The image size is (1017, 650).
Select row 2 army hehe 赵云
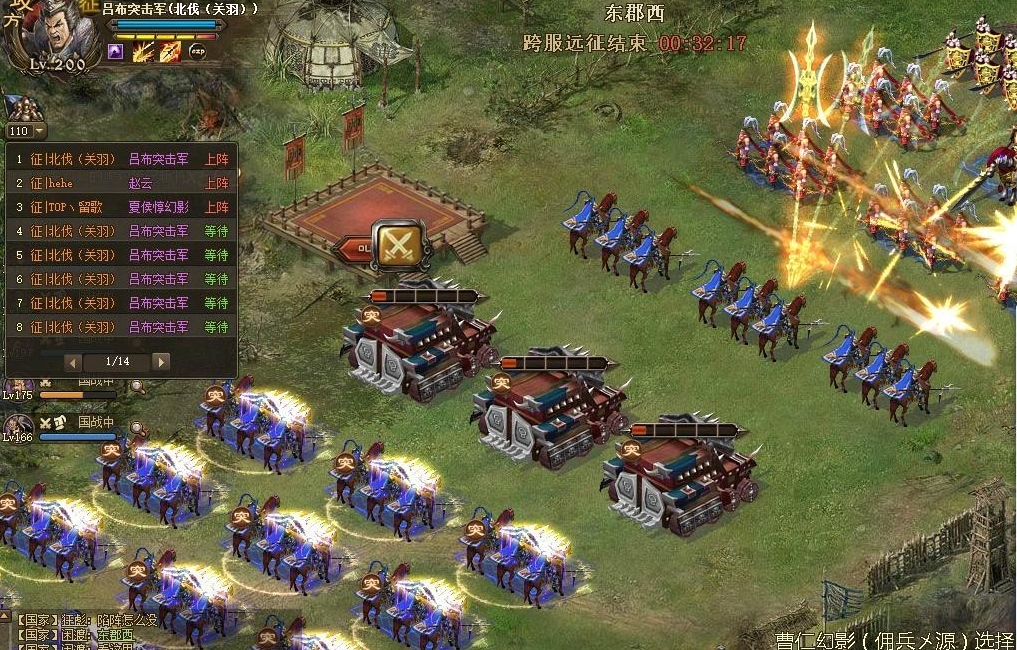coord(121,183)
